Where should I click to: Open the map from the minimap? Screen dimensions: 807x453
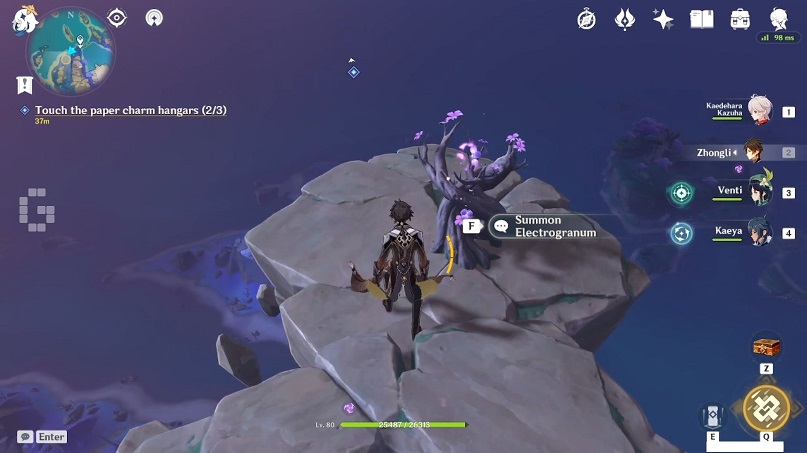click(69, 50)
